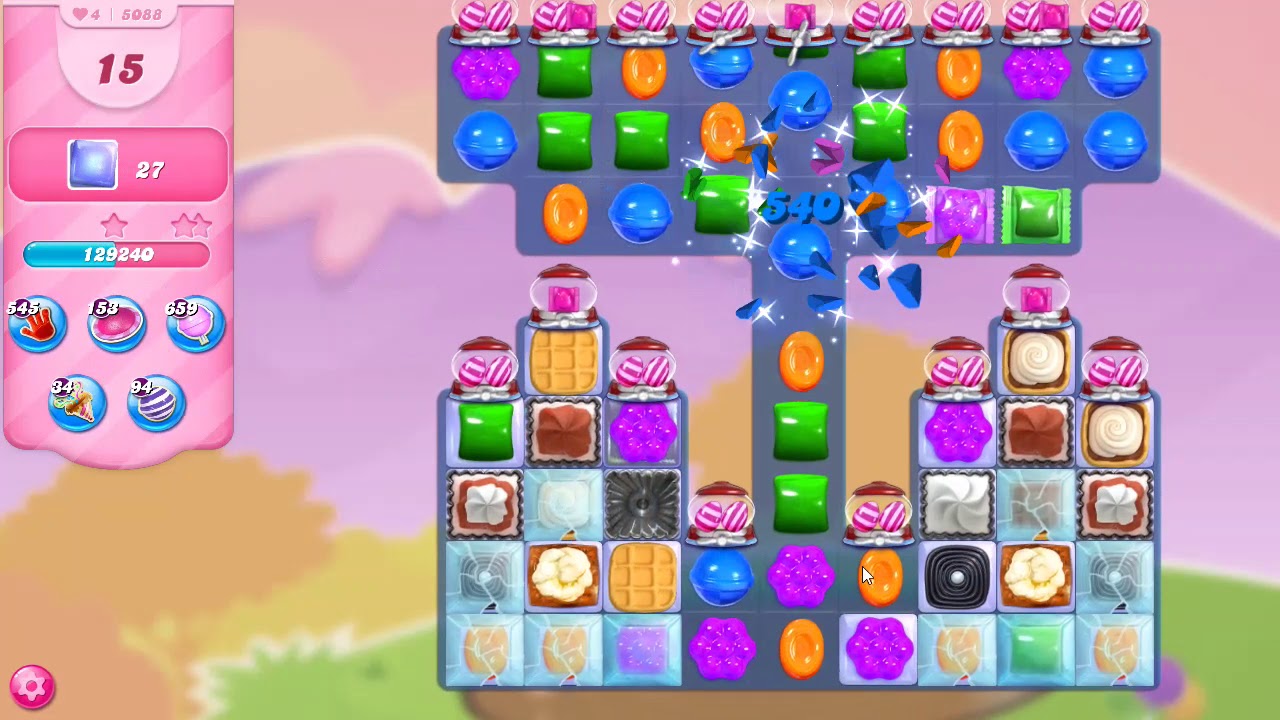Click the score progress bar showing 129240
The height and width of the screenshot is (720, 1280).
click(117, 255)
